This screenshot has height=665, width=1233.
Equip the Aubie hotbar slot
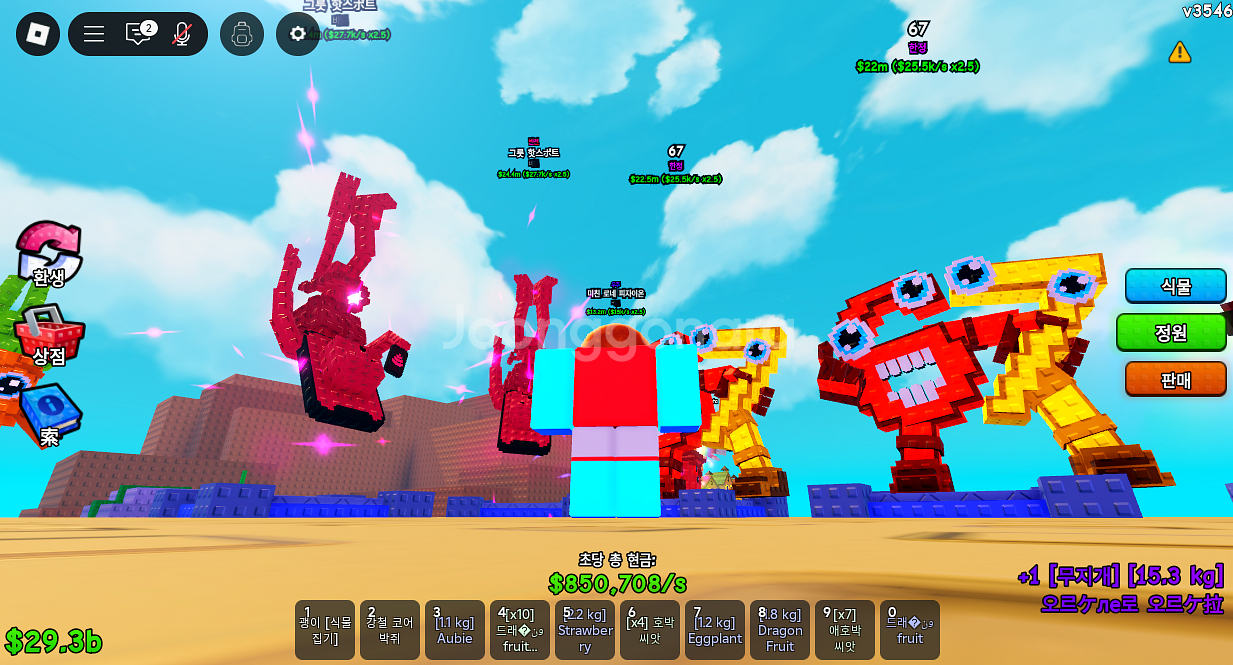click(x=455, y=630)
